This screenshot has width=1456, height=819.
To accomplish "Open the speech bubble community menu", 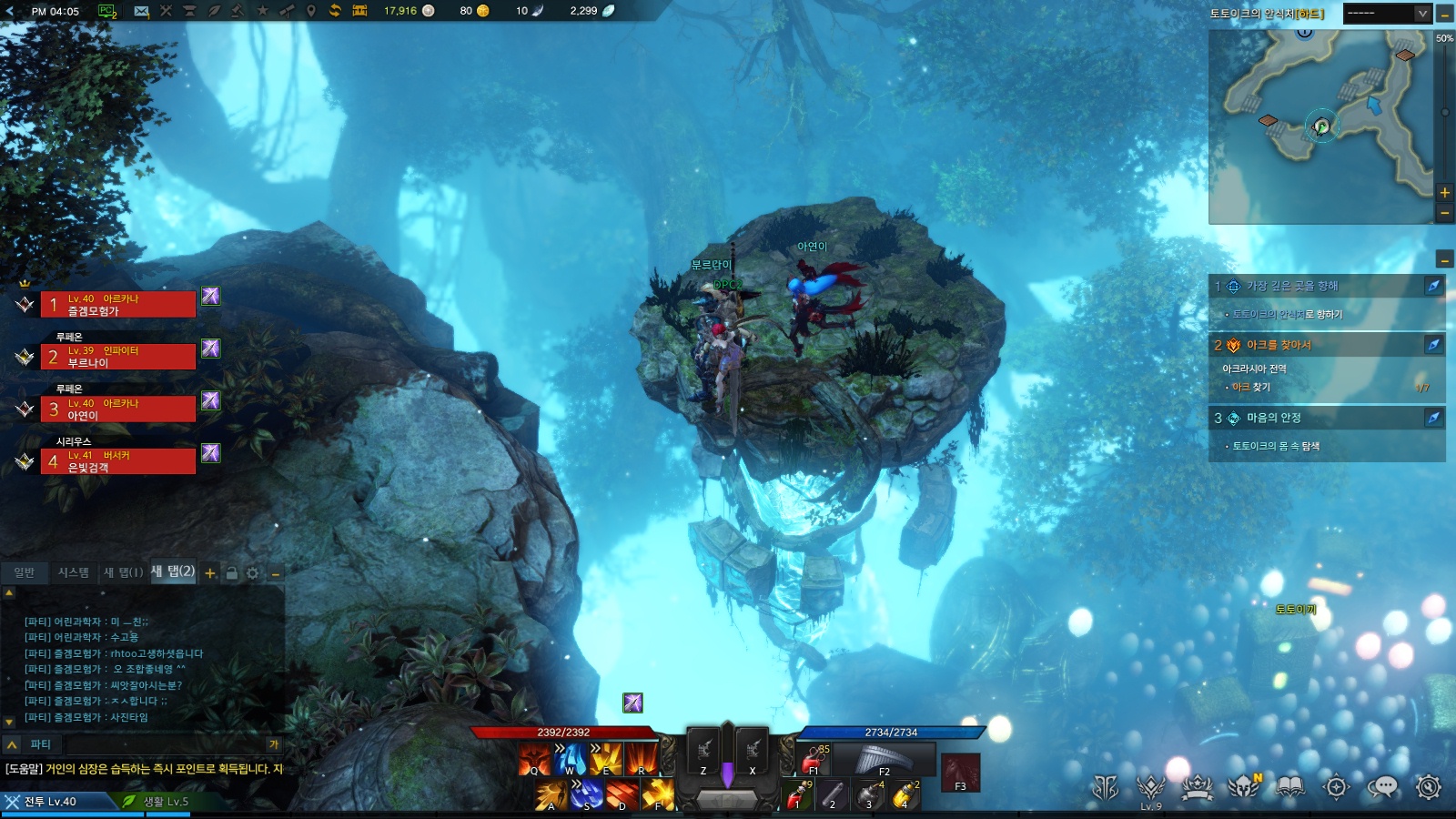I will [1382, 786].
